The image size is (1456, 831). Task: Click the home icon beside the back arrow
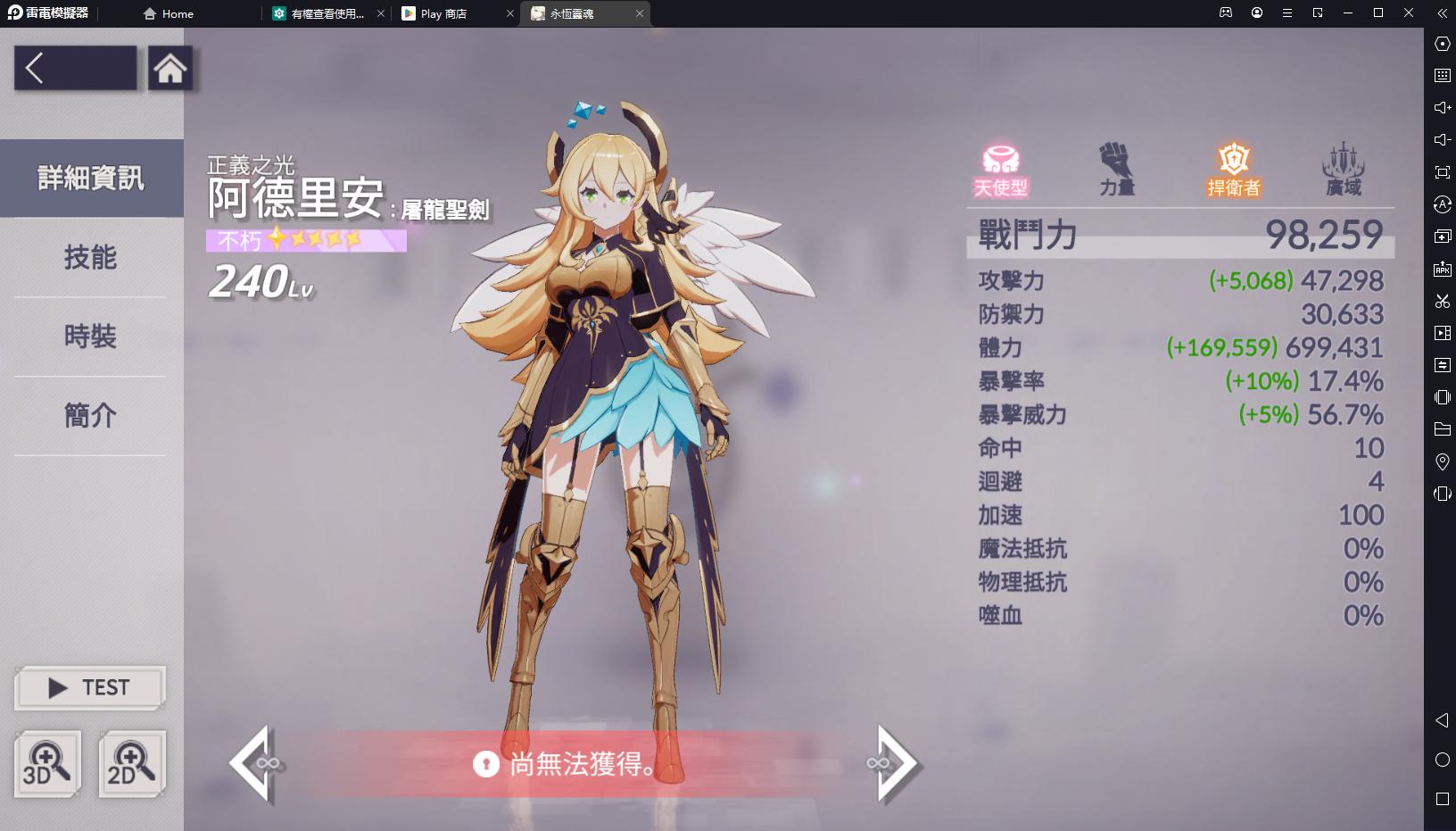point(170,67)
